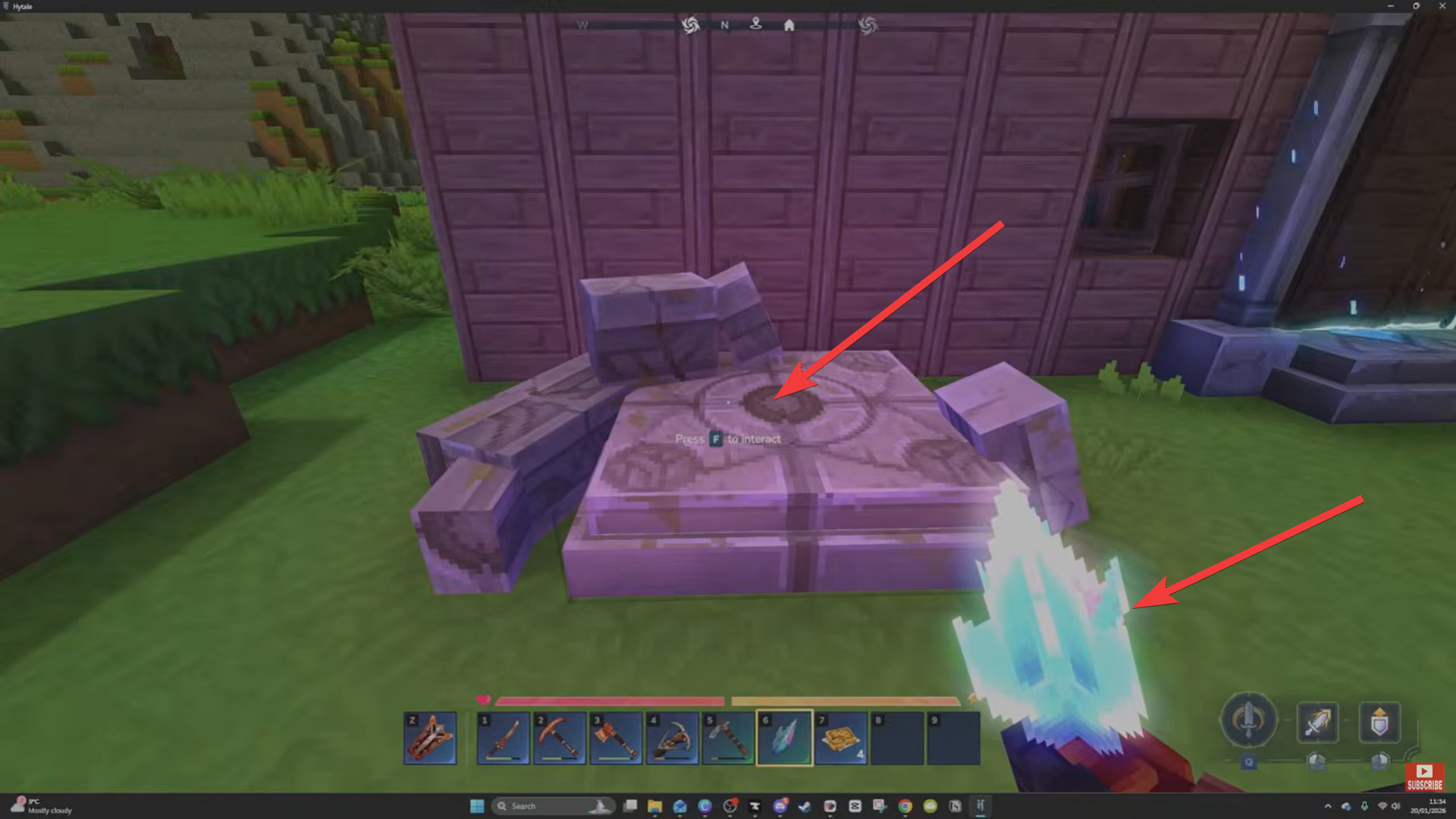This screenshot has width=1456, height=819.
Task: Click the home icon on the compass bar
Action: click(x=789, y=25)
